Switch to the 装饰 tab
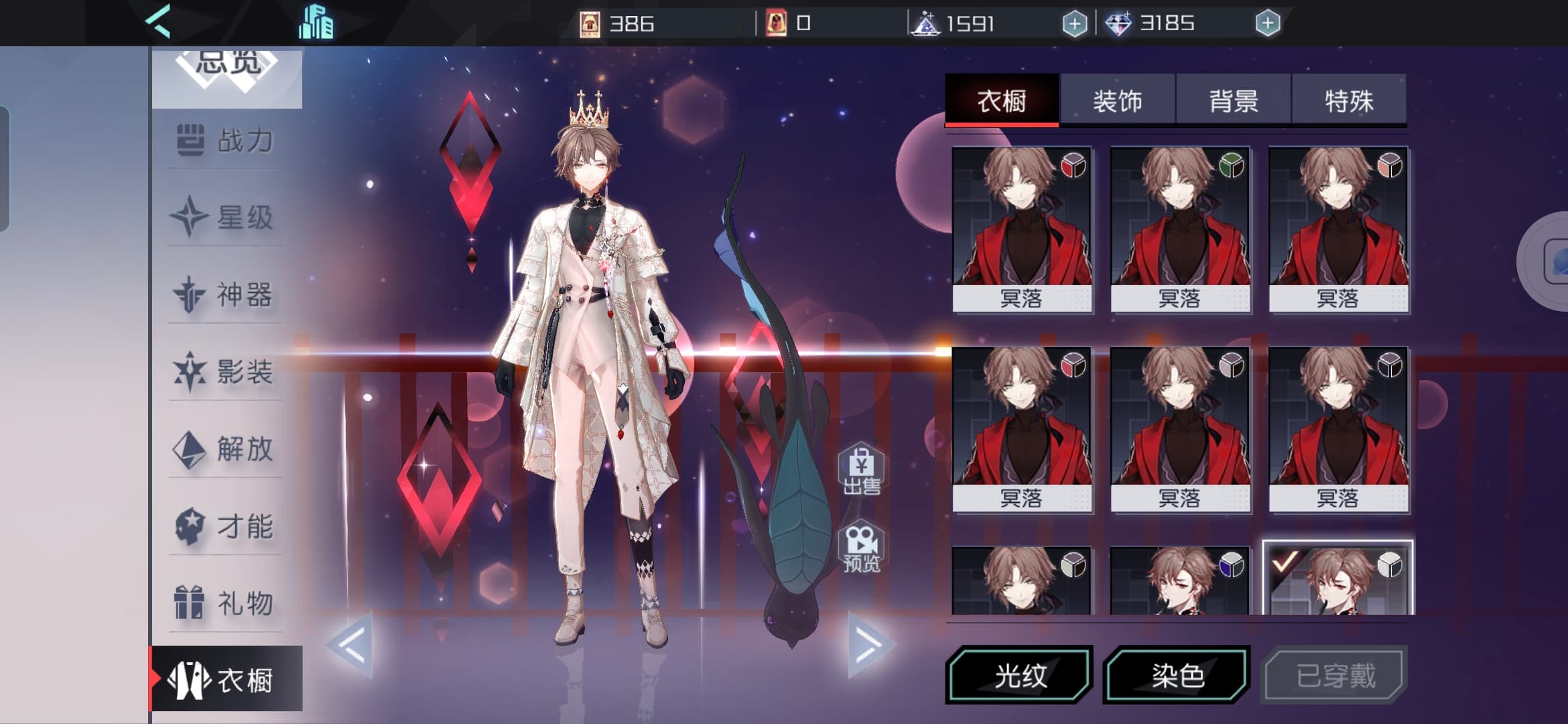Screen dimensions: 1568x724 (1117, 101)
